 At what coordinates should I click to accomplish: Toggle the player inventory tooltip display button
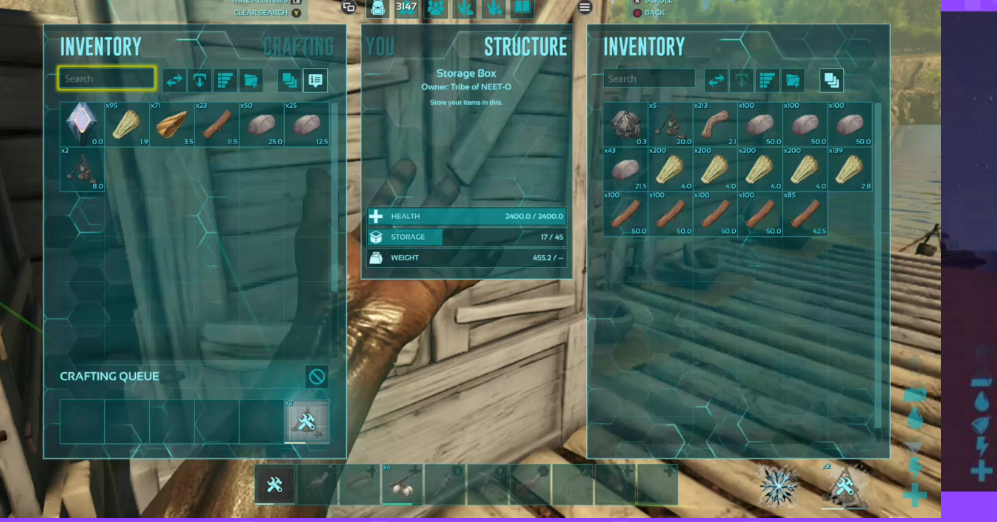(316, 80)
